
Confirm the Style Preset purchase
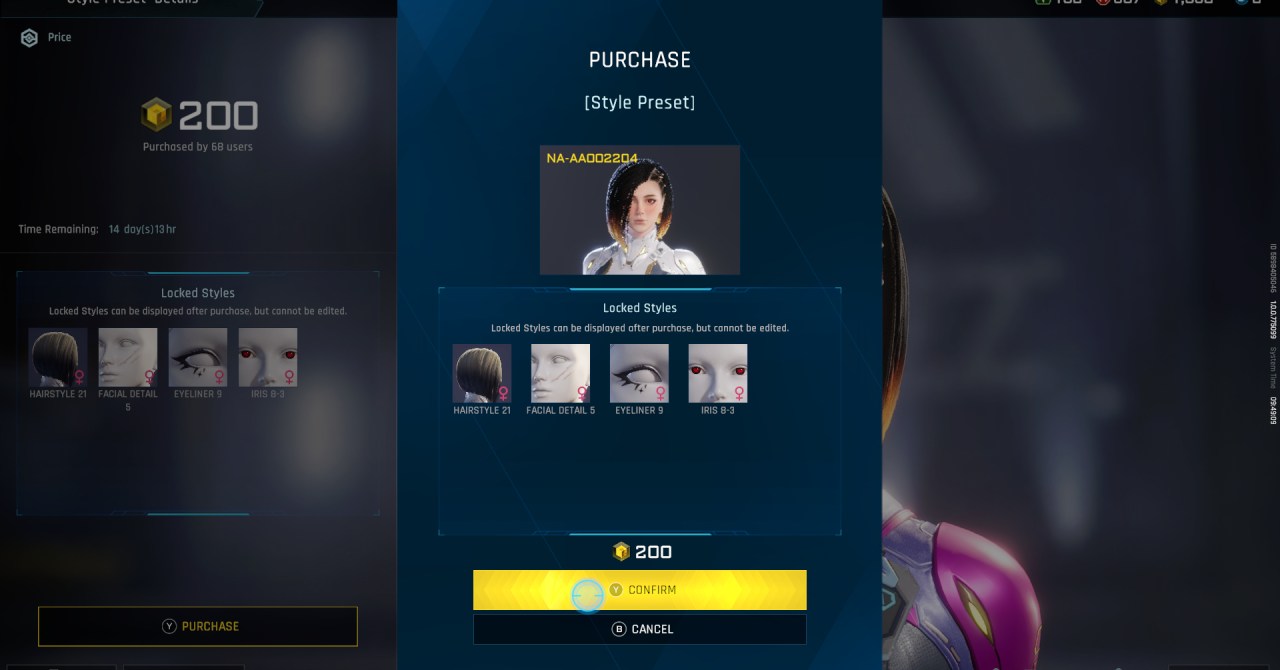[x=640, y=590]
